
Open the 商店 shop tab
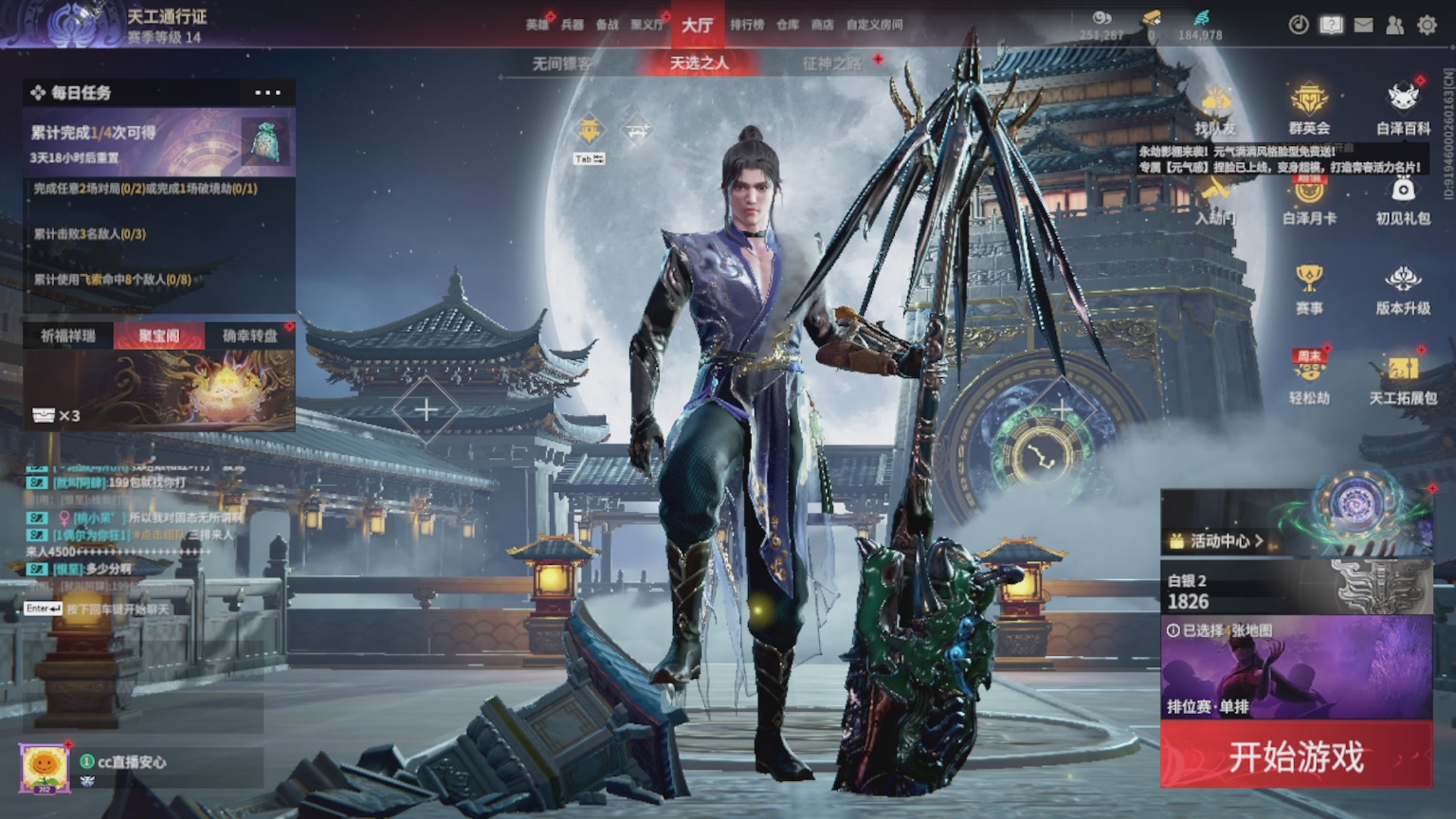coord(822,25)
